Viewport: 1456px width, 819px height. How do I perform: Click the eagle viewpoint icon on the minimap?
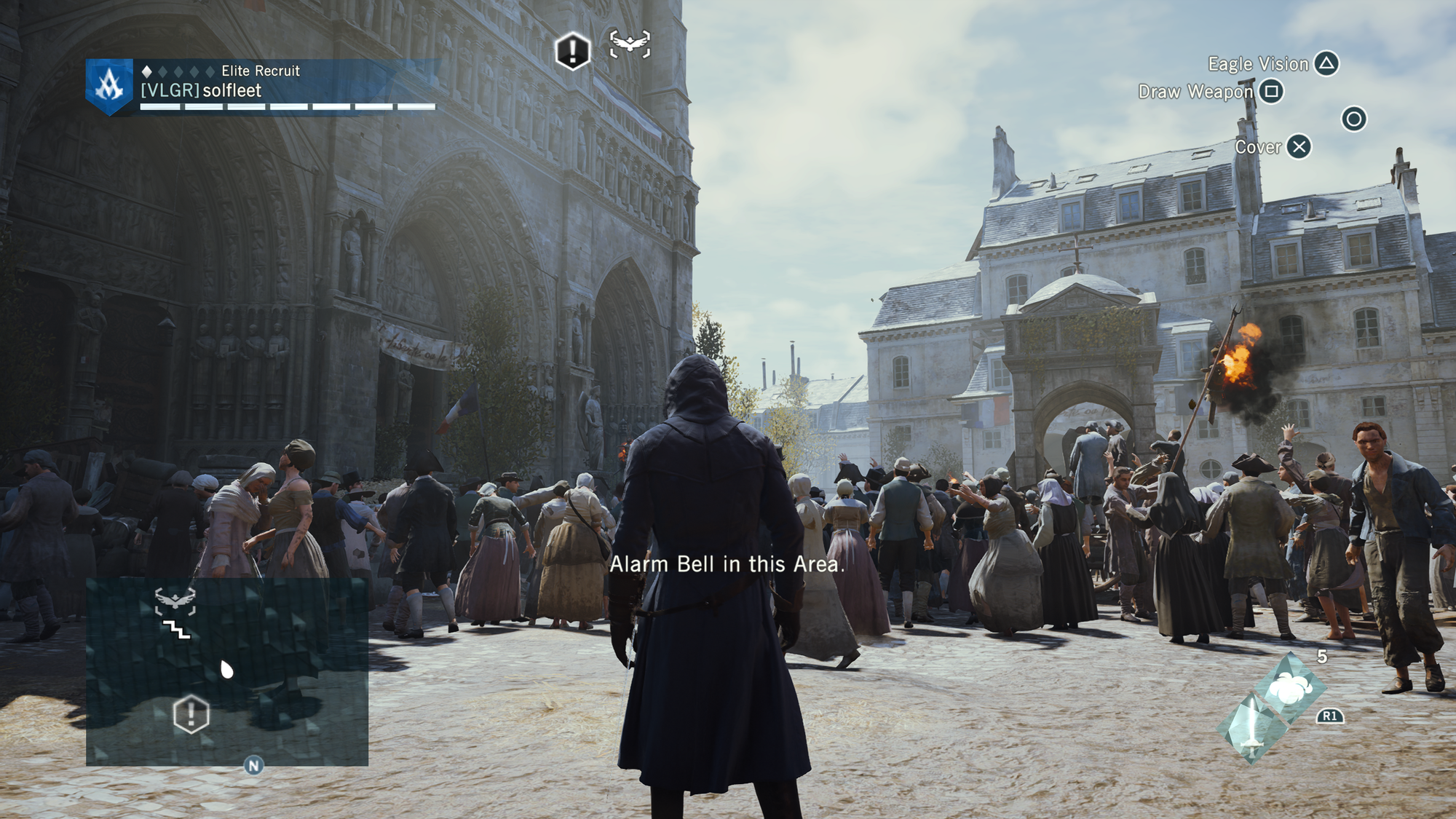coord(175,601)
